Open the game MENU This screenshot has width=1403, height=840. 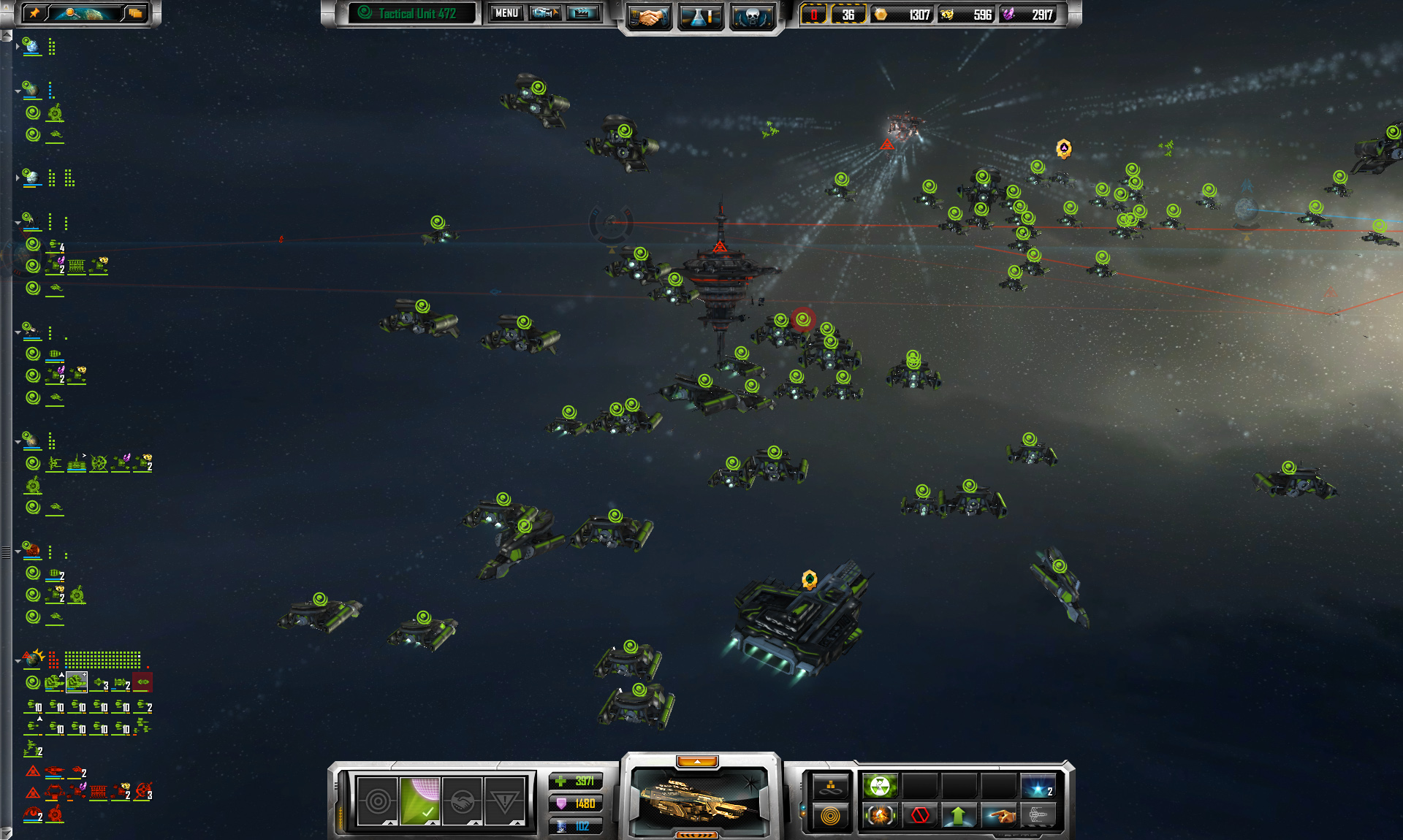click(506, 13)
